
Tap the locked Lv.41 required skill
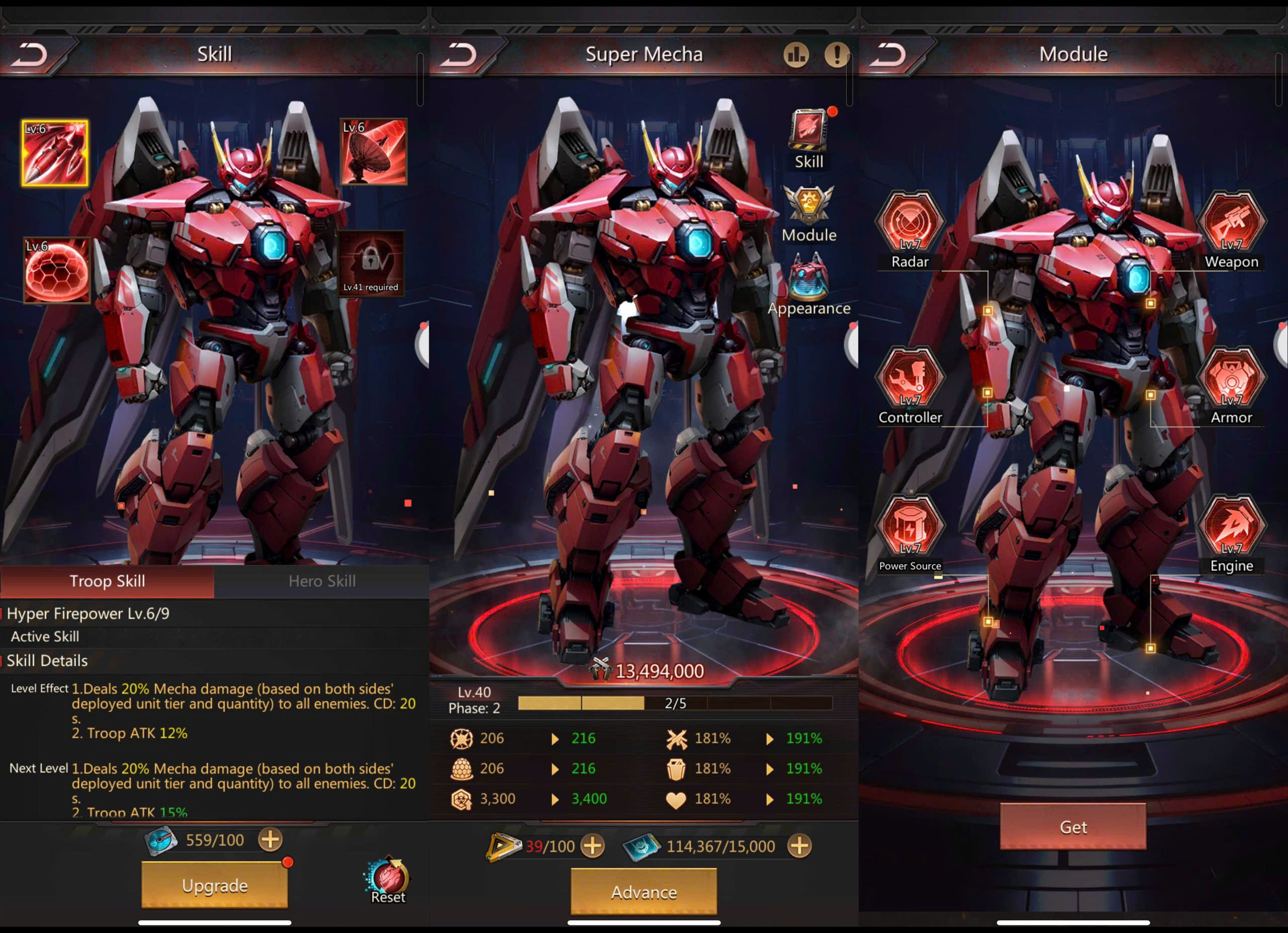[x=371, y=263]
